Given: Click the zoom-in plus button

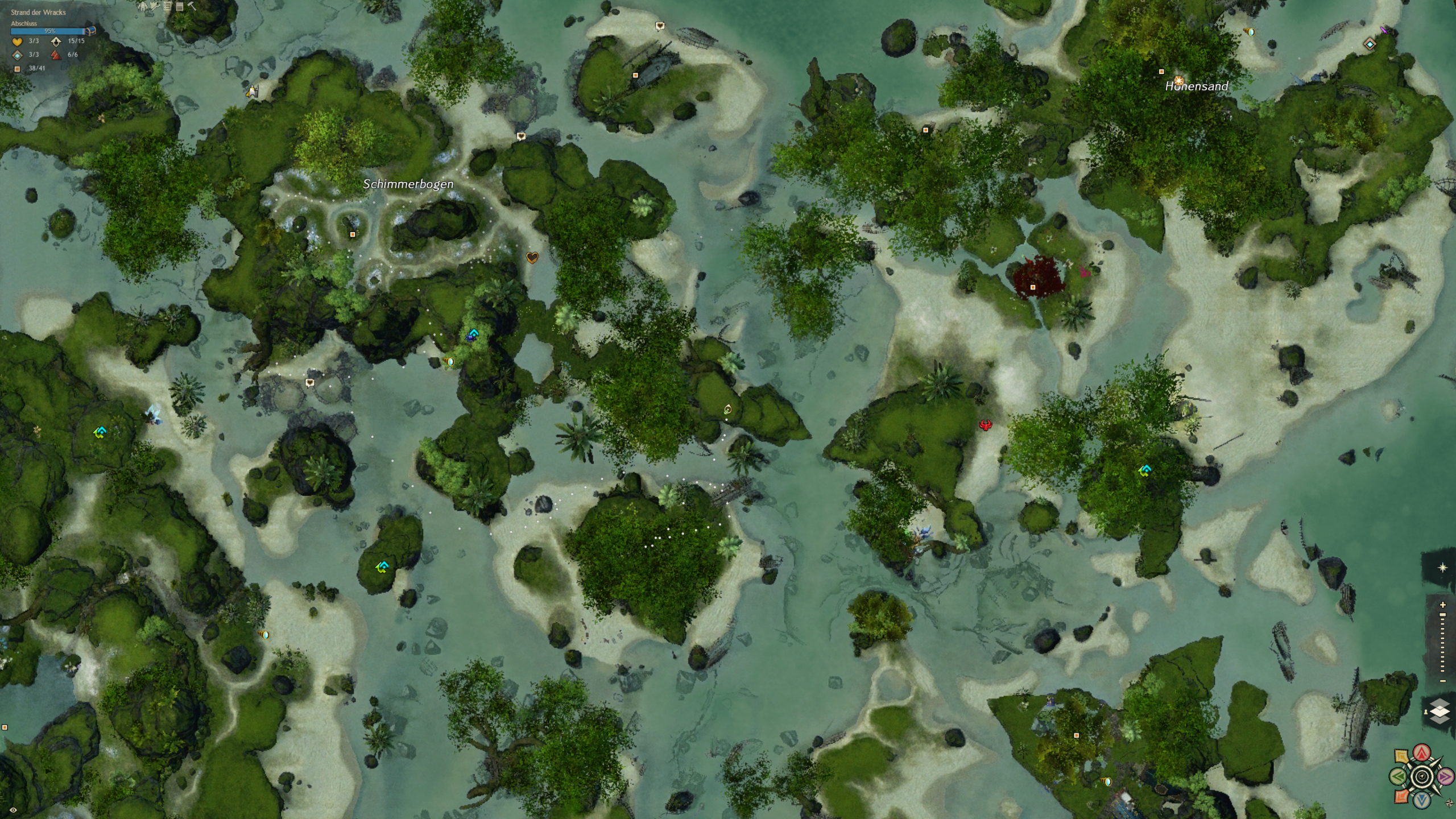Looking at the screenshot, I should [1442, 605].
